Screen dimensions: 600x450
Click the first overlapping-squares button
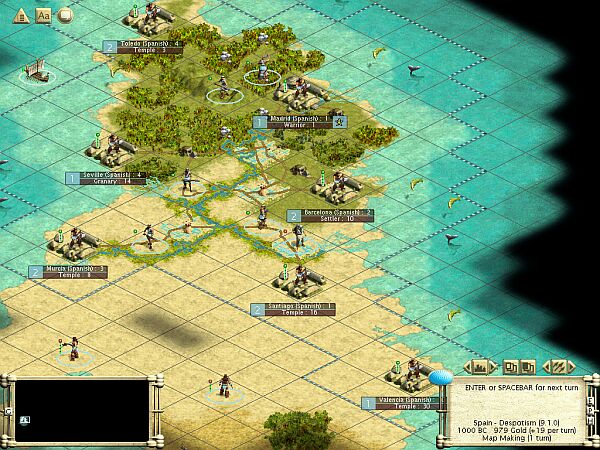[510, 366]
